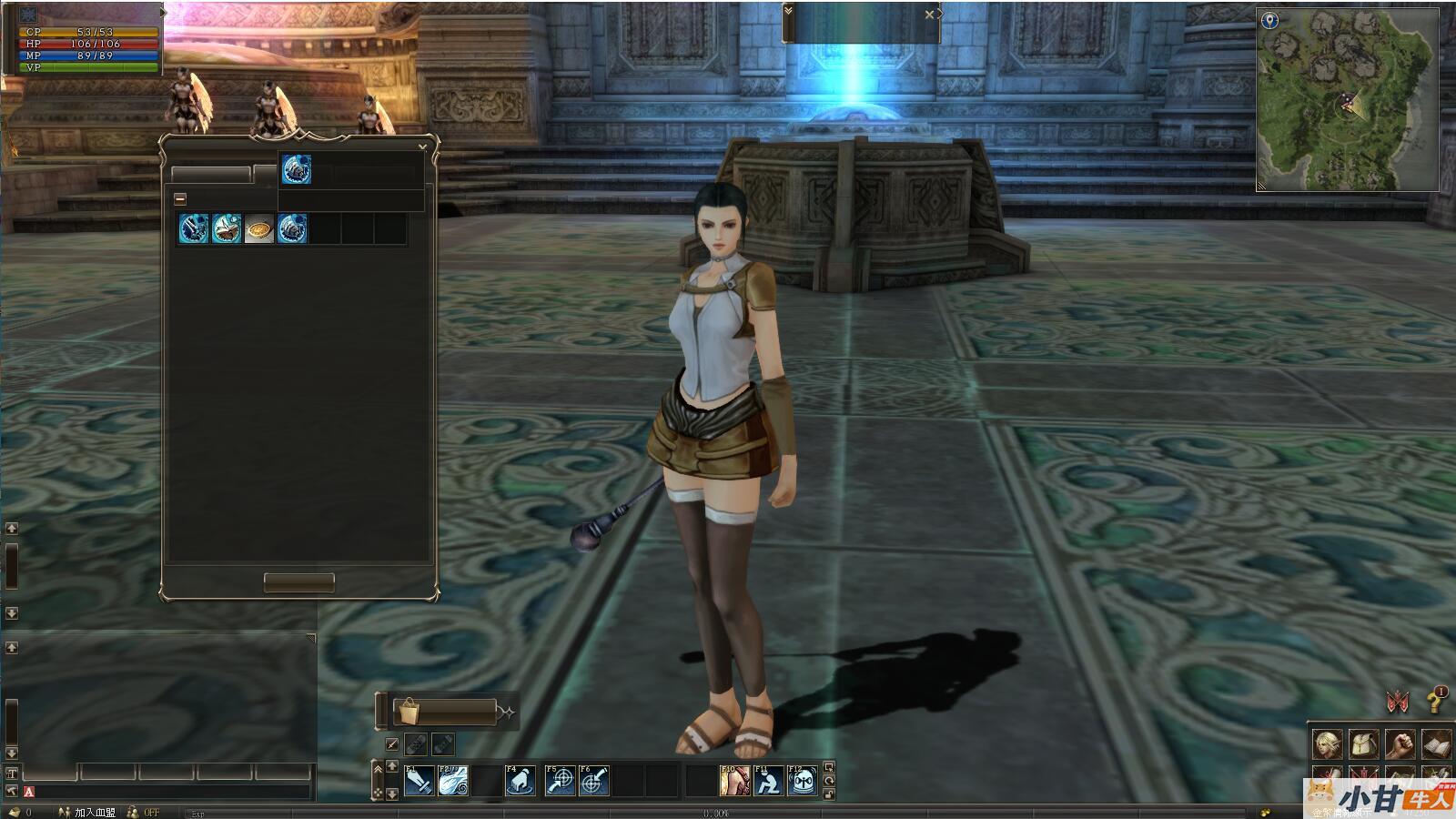This screenshot has height=819, width=1456.
Task: Use the F10 item shortcut slot
Action: 734,781
